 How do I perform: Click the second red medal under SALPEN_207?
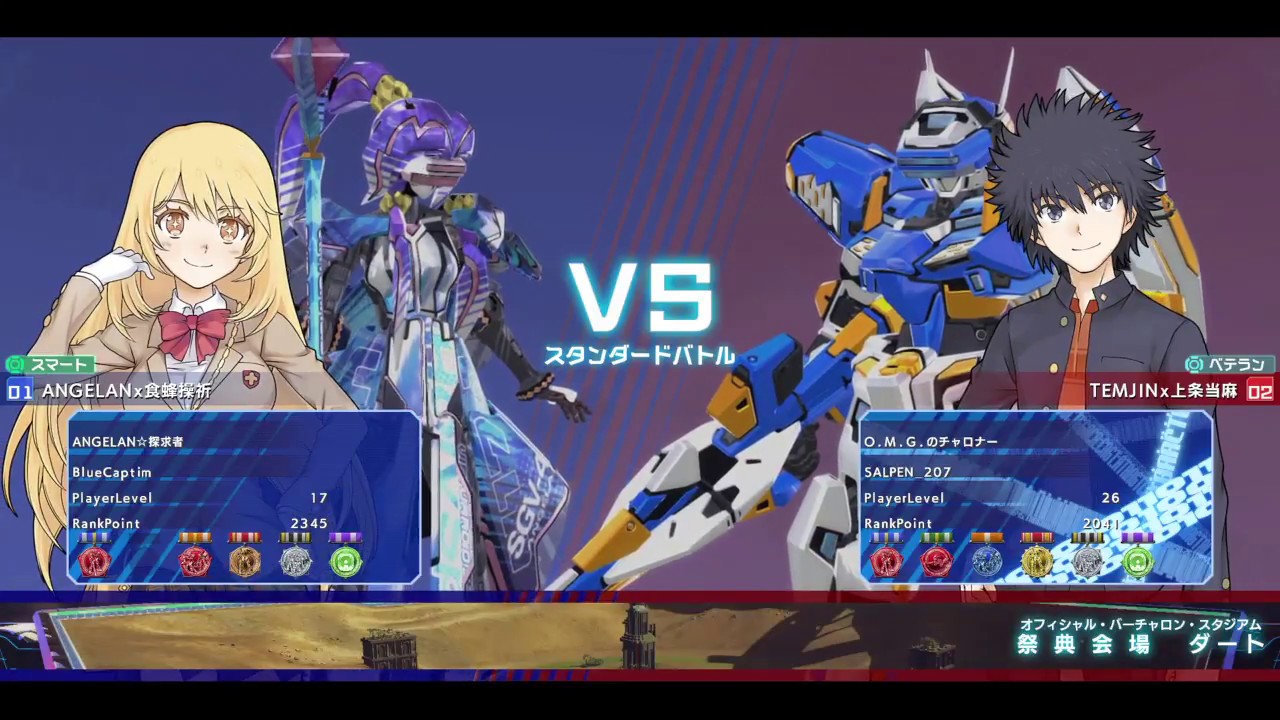pos(937,562)
